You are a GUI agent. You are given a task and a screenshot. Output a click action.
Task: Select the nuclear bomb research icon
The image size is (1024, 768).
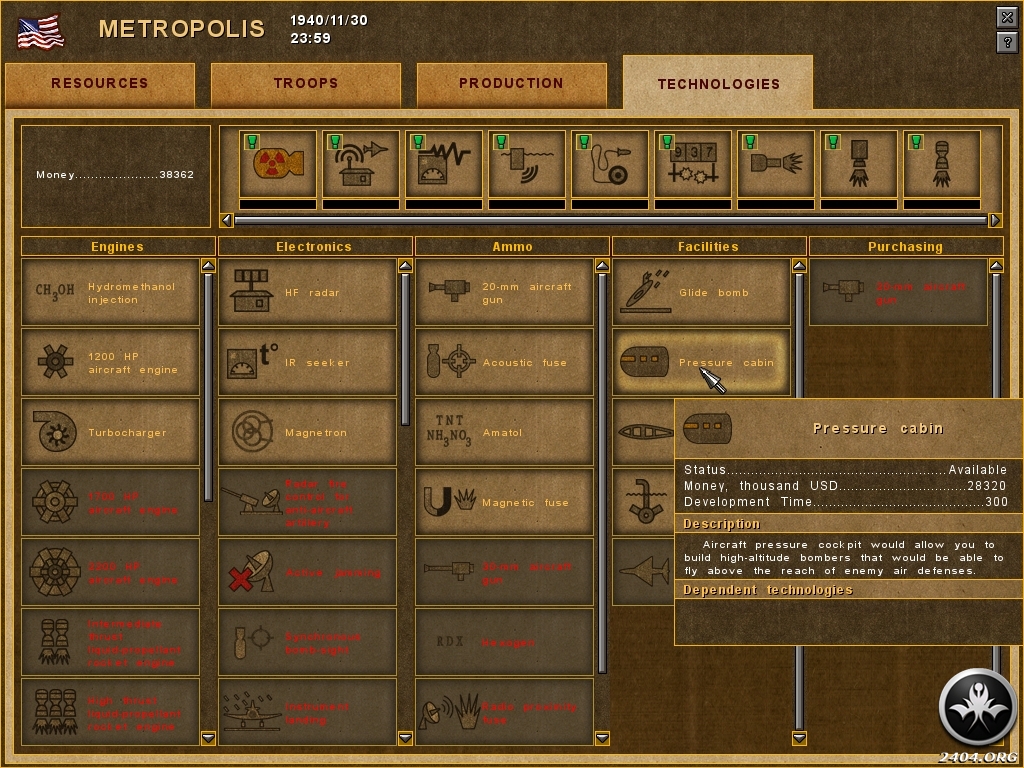click(278, 165)
